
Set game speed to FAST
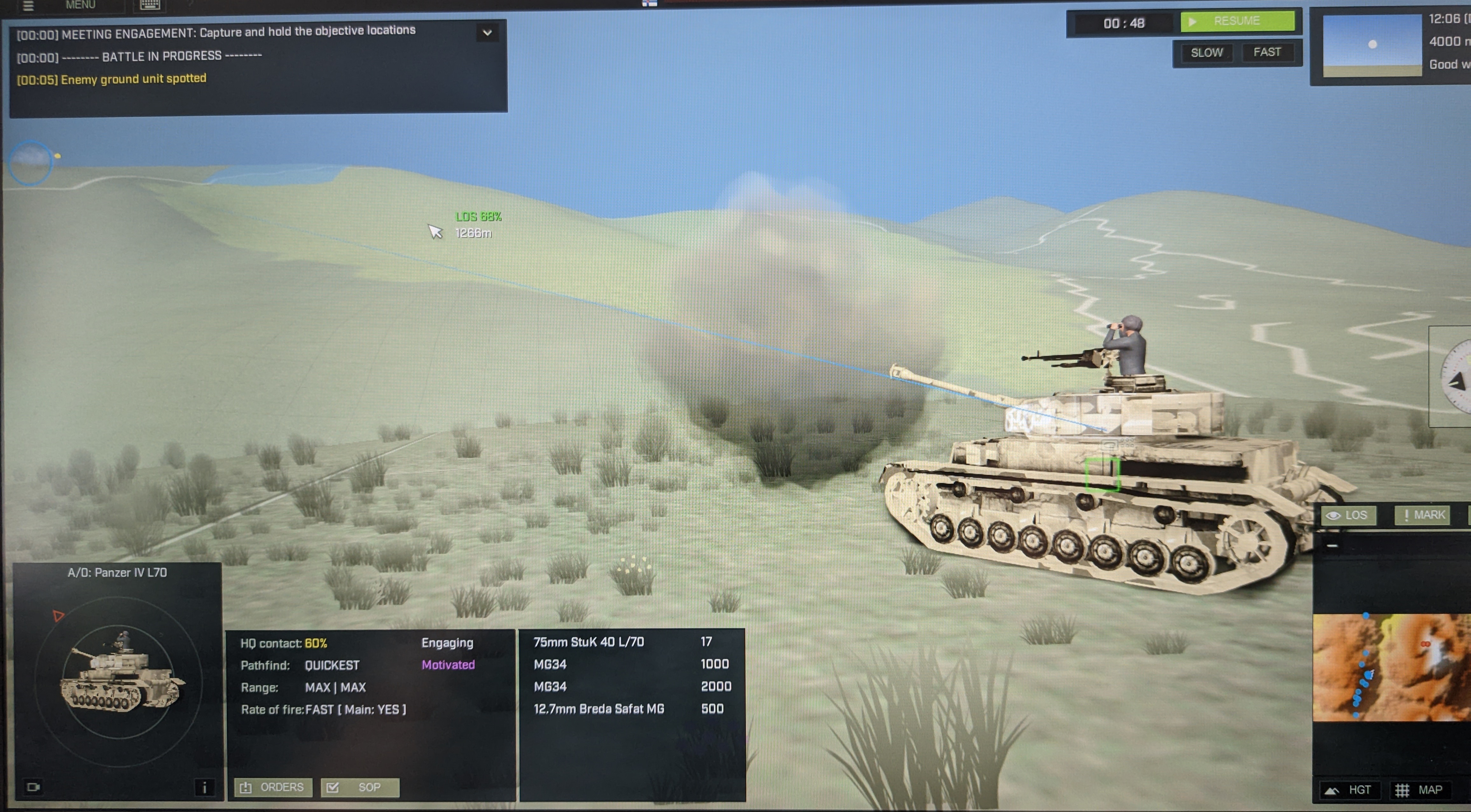point(1266,52)
